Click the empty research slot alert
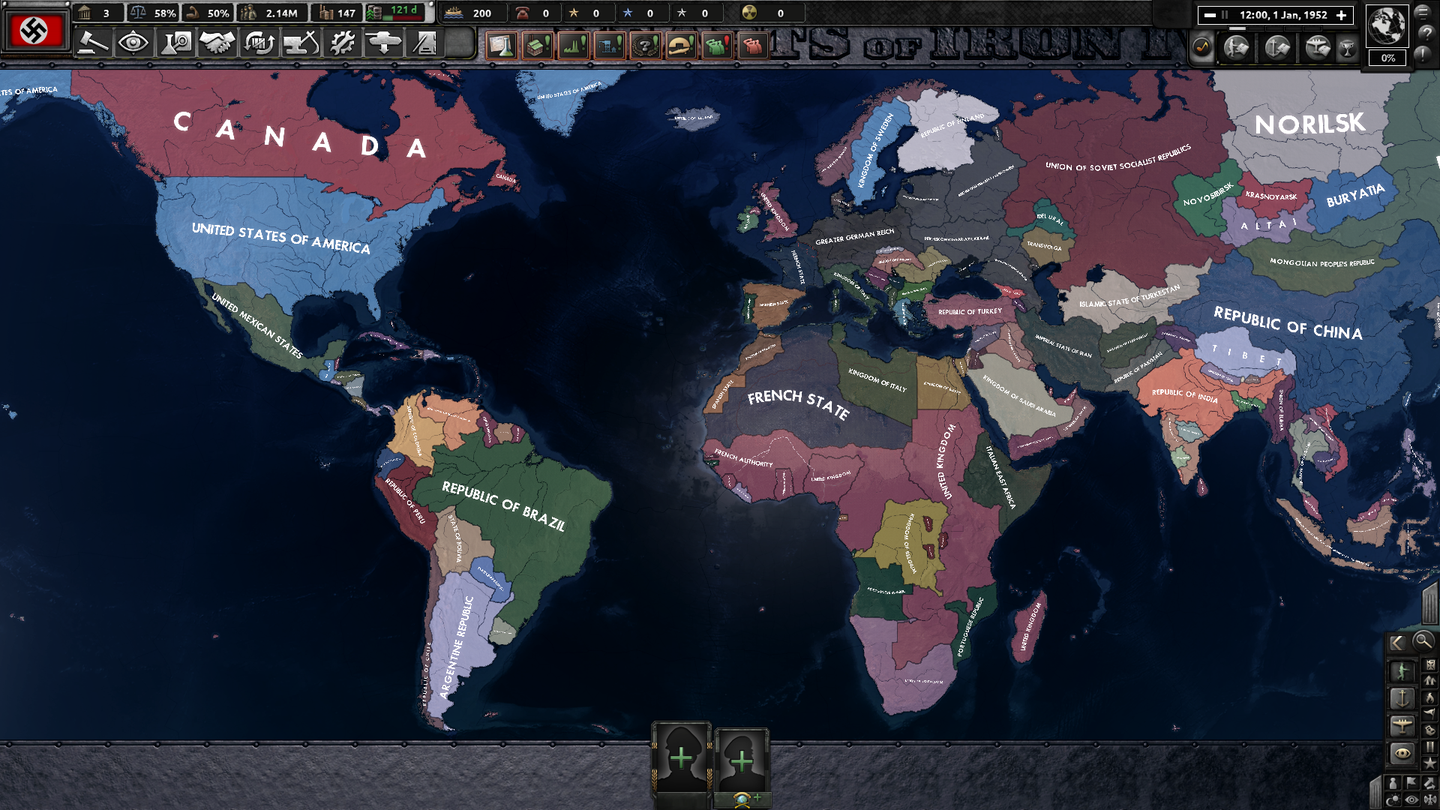Viewport: 1440px width, 810px height. click(500, 45)
